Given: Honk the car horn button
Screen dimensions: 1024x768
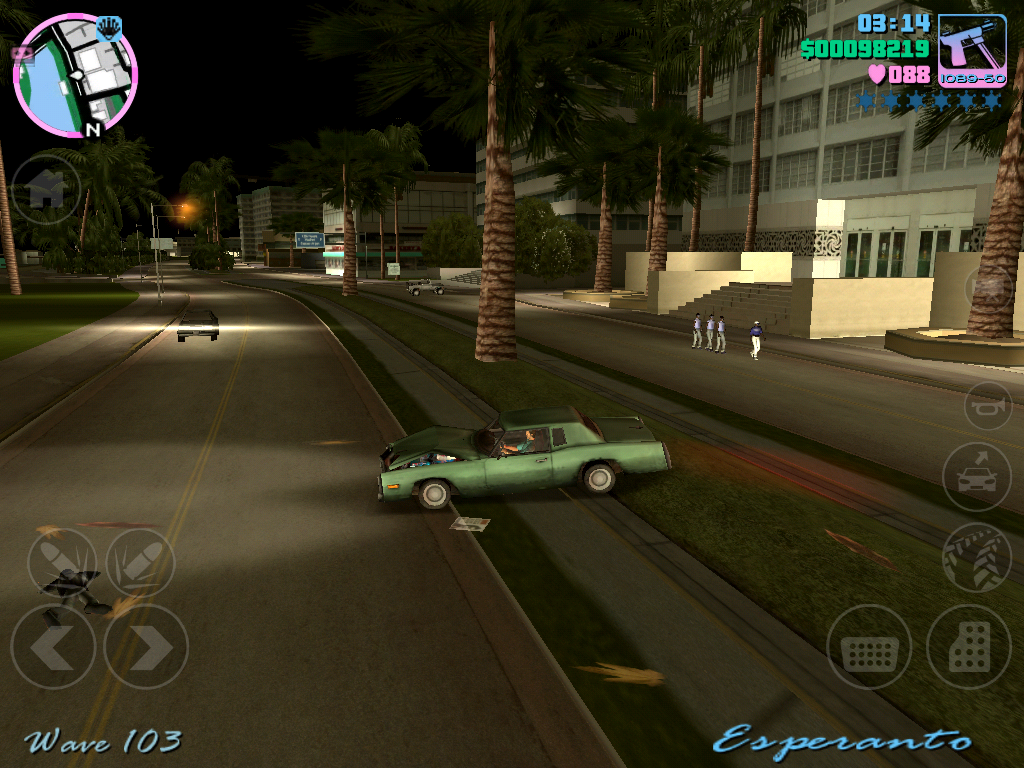Looking at the screenshot, I should tap(988, 405).
